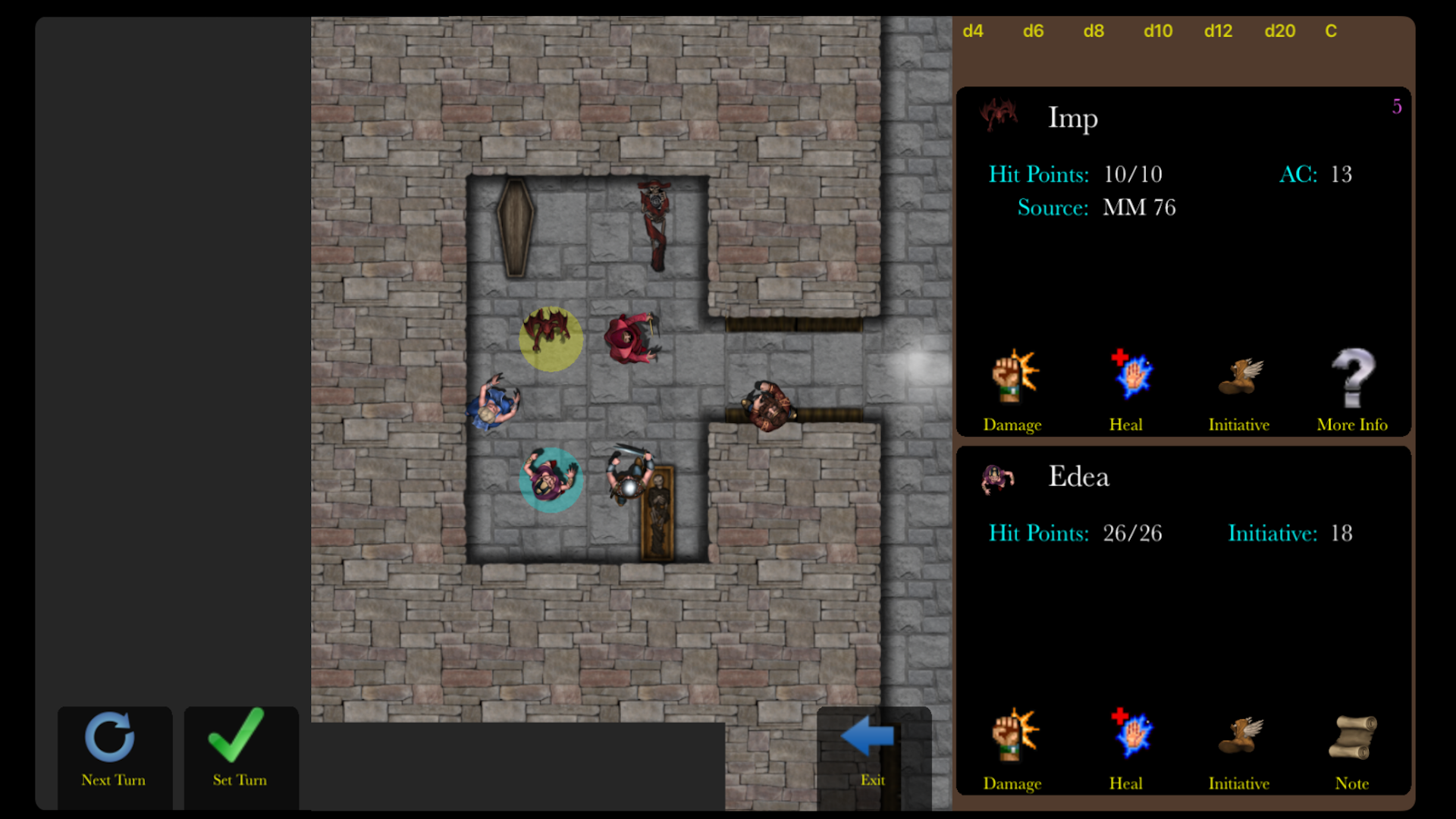Click the Initiative boot icon for the Imp

pyautogui.click(x=1239, y=377)
